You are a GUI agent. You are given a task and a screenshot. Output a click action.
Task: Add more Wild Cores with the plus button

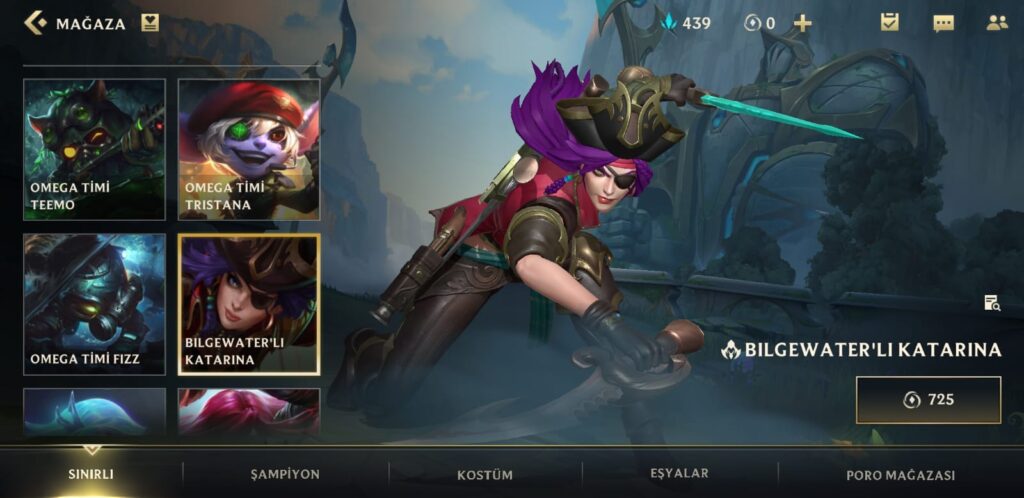point(802,23)
